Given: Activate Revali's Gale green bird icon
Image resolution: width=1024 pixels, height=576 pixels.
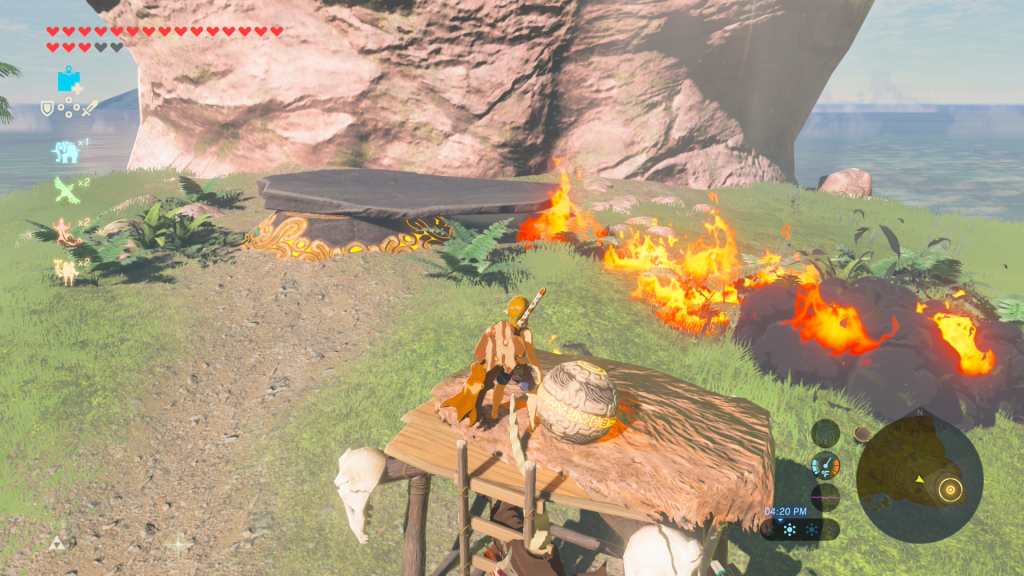Looking at the screenshot, I should pyautogui.click(x=66, y=190).
